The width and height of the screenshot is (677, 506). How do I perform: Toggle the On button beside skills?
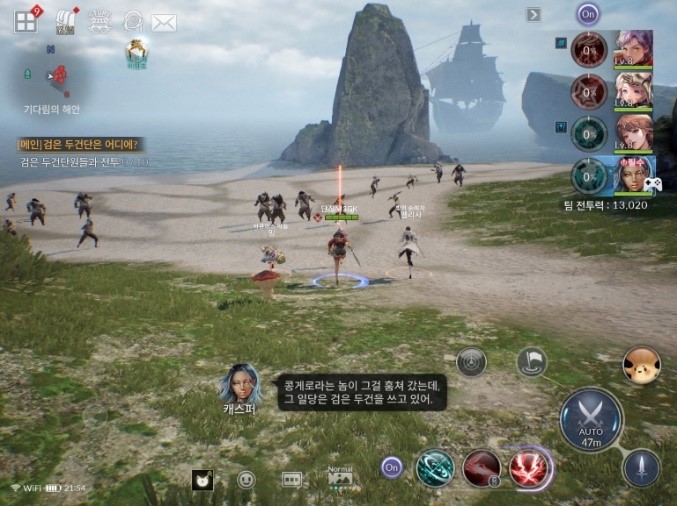click(x=392, y=466)
